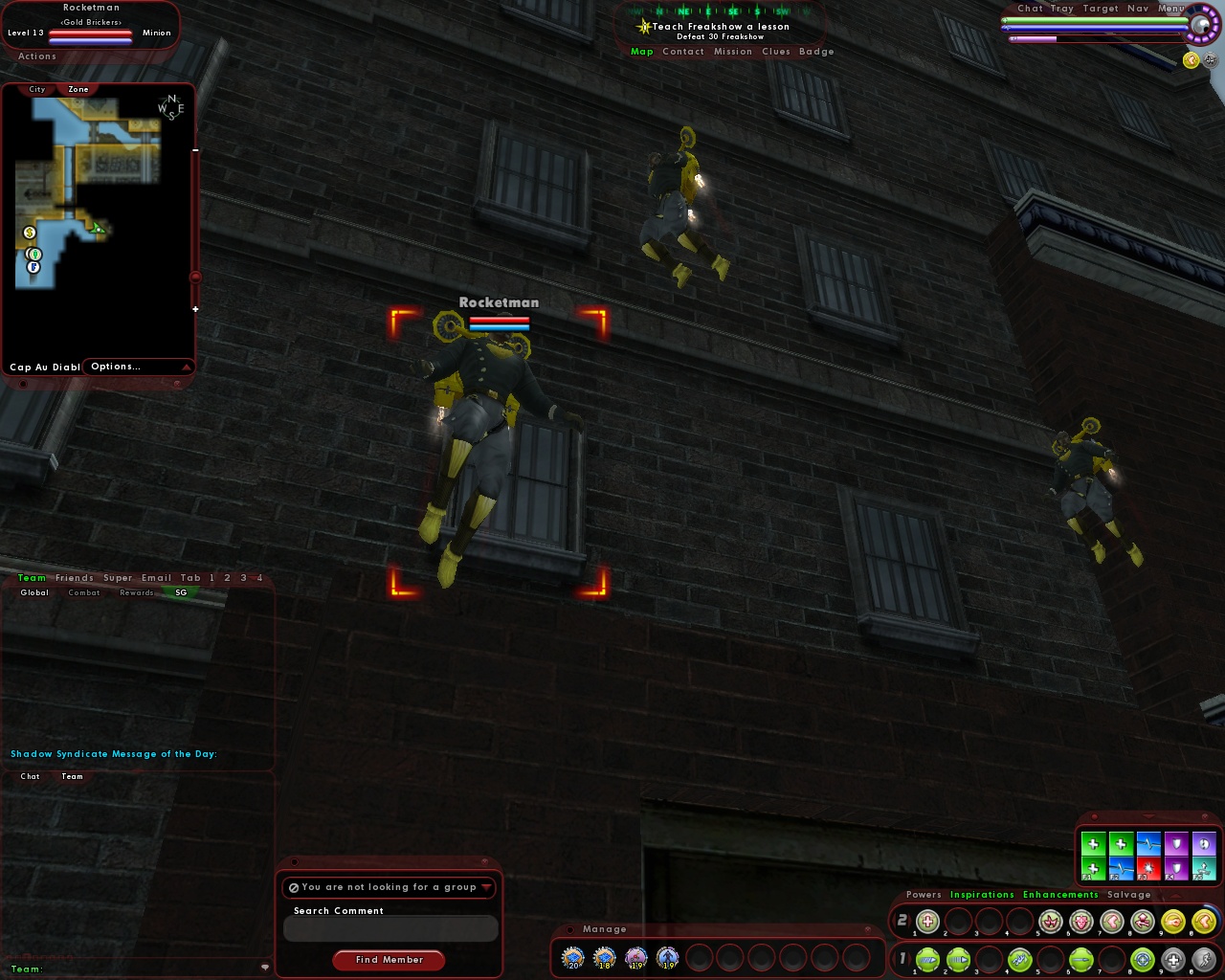Click inside the Search Comment text field

point(390,928)
